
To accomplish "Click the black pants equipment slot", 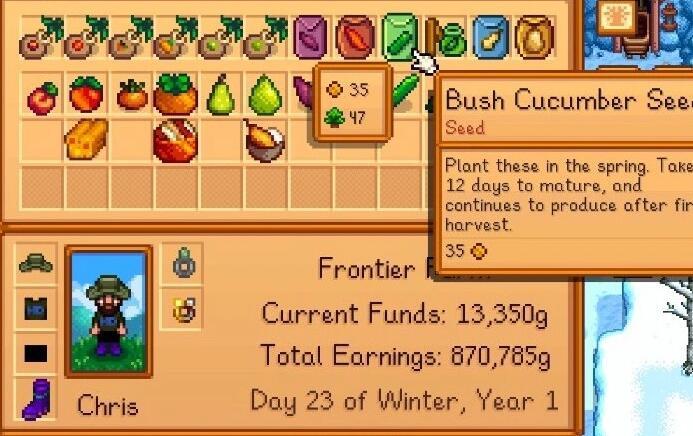I will [35, 353].
